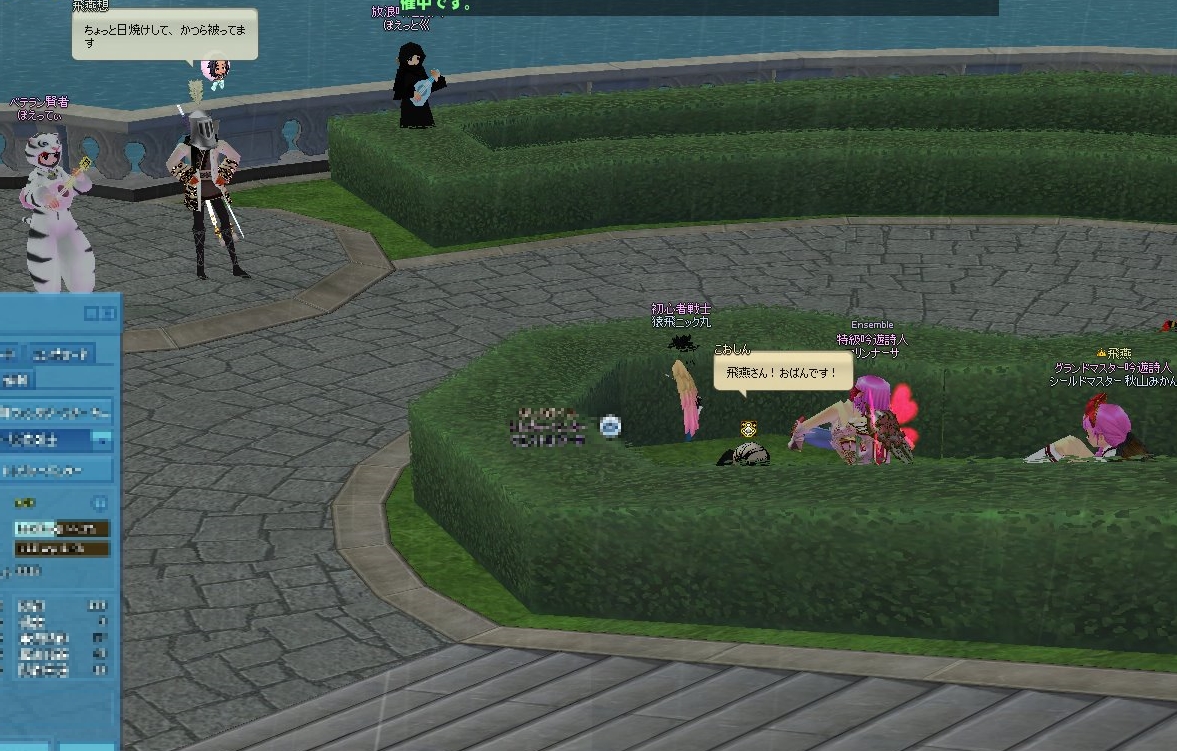Minimize the character info window
Image resolution: width=1177 pixels, height=751 pixels.
tap(92, 314)
